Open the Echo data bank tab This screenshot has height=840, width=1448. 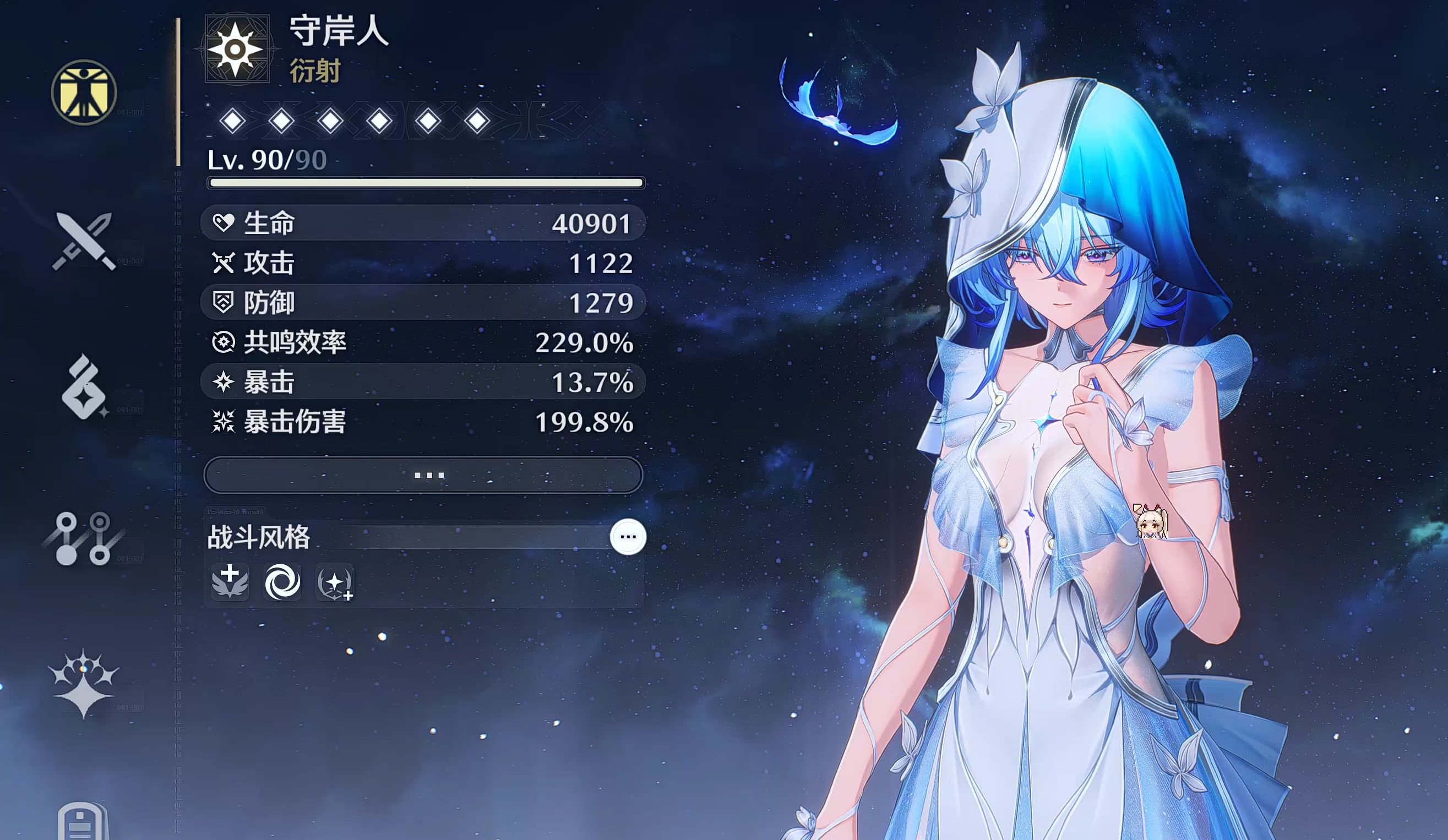[84, 386]
